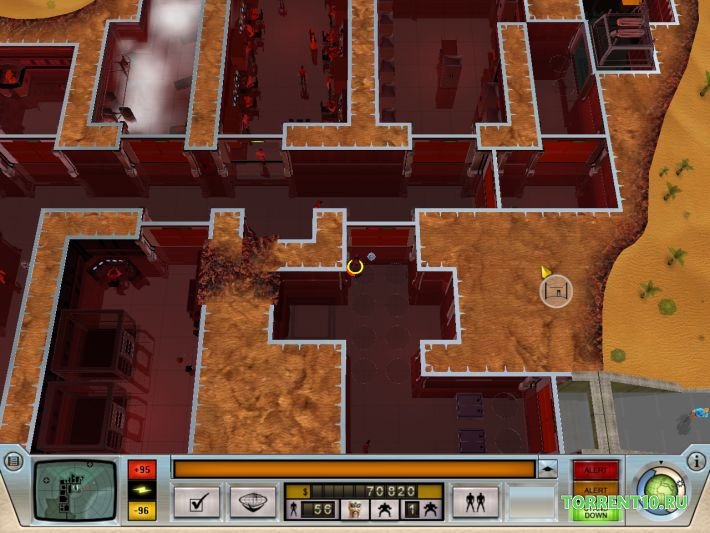Viewport: 710px width, 533px height.
Task: Open the world domination globe button
Action: point(252,501)
